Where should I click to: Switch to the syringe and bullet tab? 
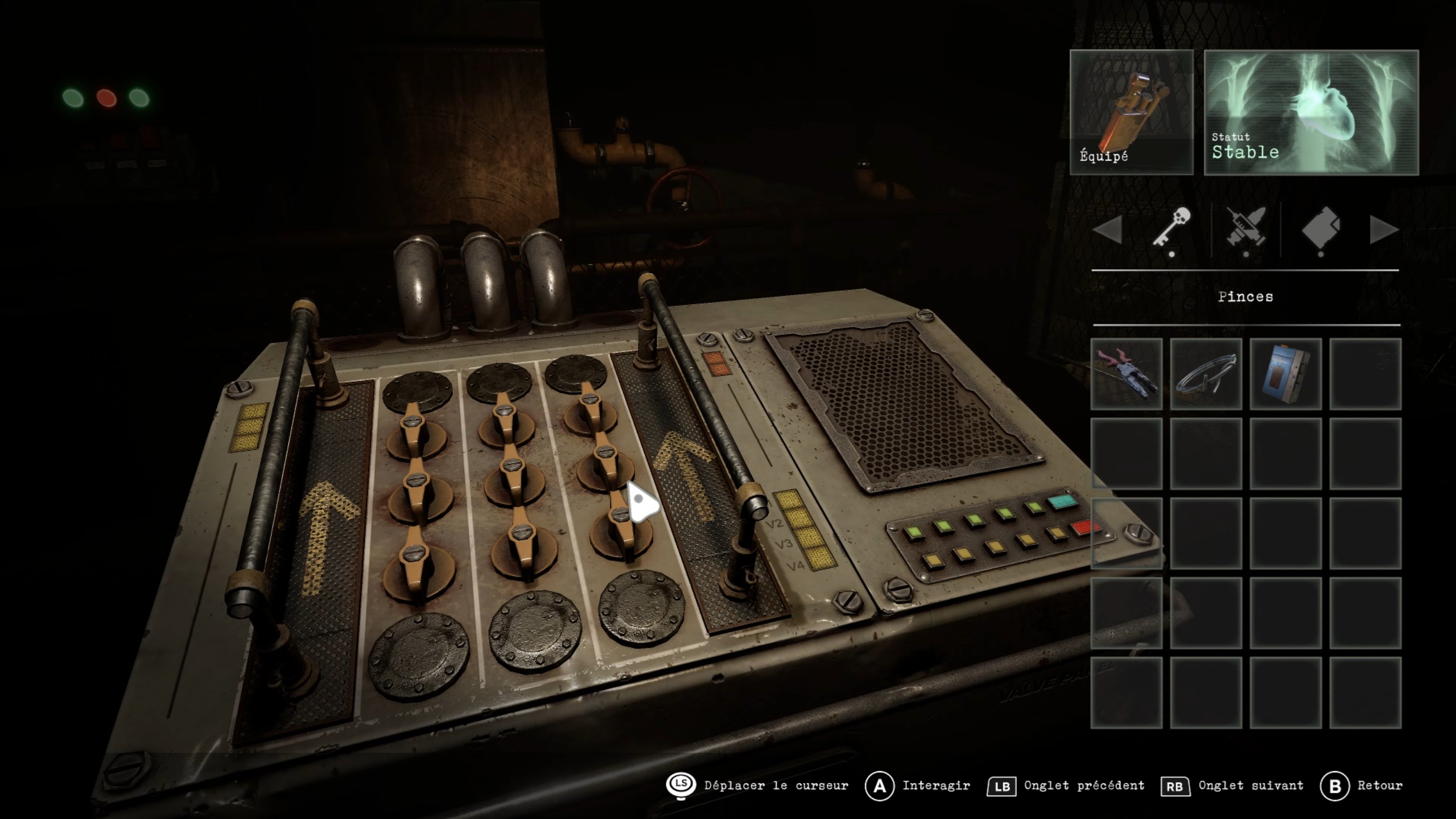1246,229
